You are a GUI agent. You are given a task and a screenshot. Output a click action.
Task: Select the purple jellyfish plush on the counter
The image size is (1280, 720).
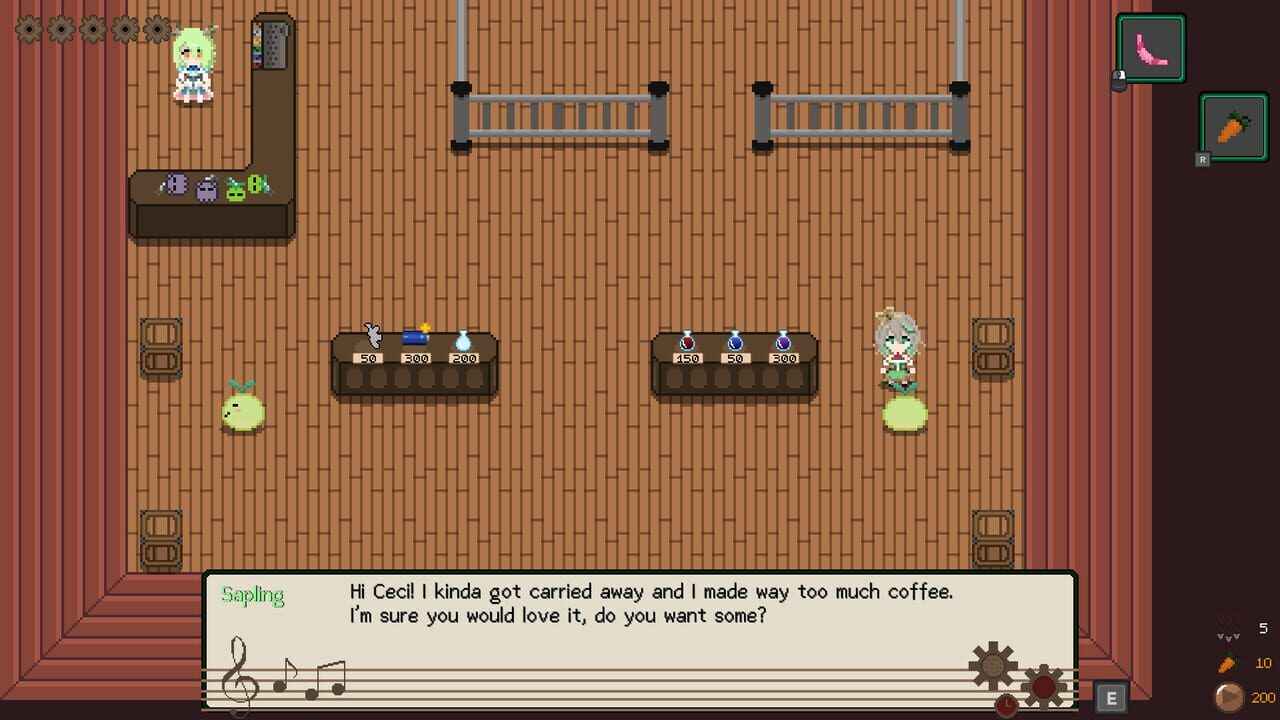206,189
